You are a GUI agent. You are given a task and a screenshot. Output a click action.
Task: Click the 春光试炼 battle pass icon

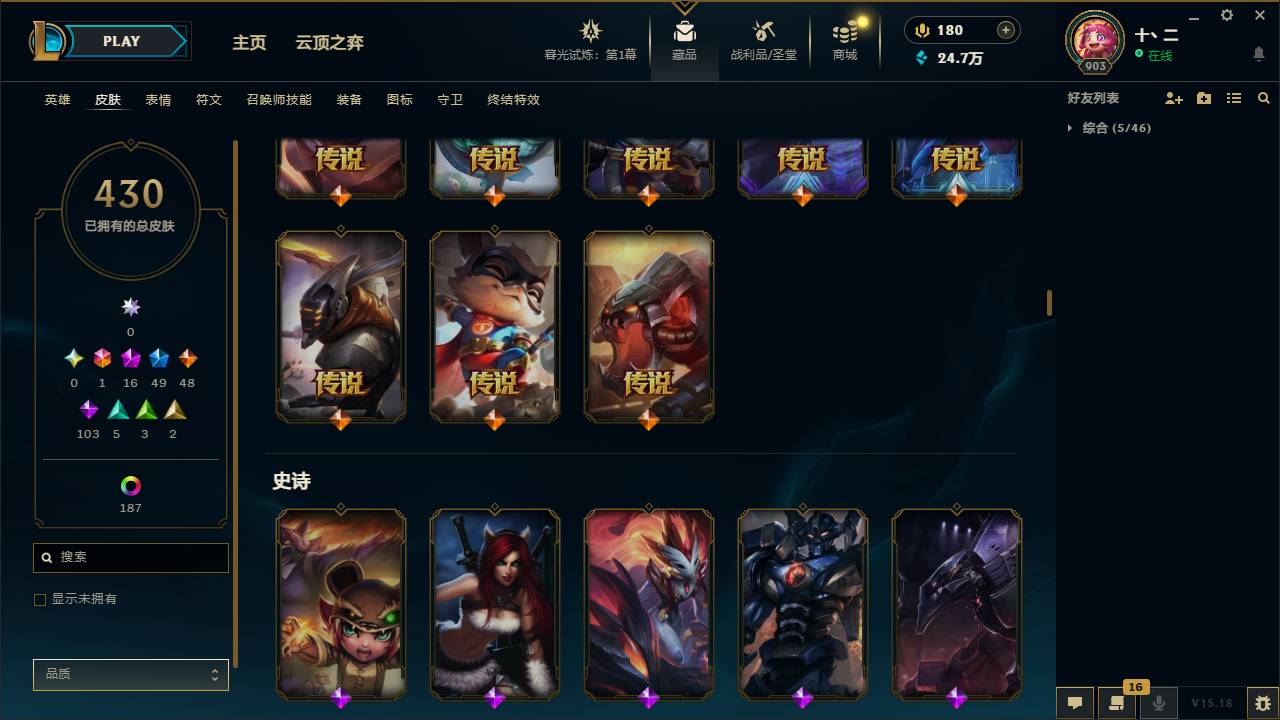pos(590,30)
